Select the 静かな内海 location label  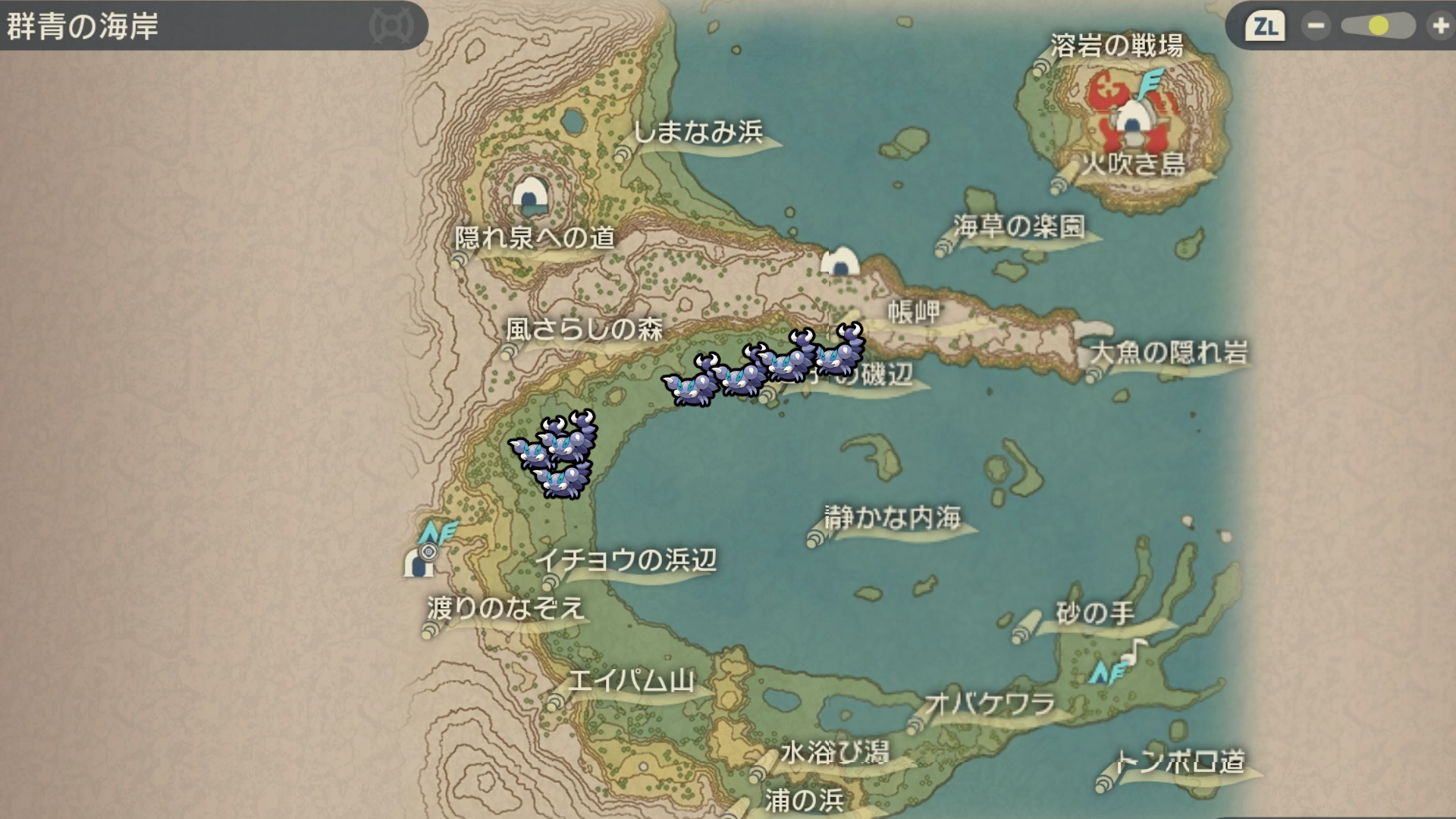pyautogui.click(x=893, y=518)
